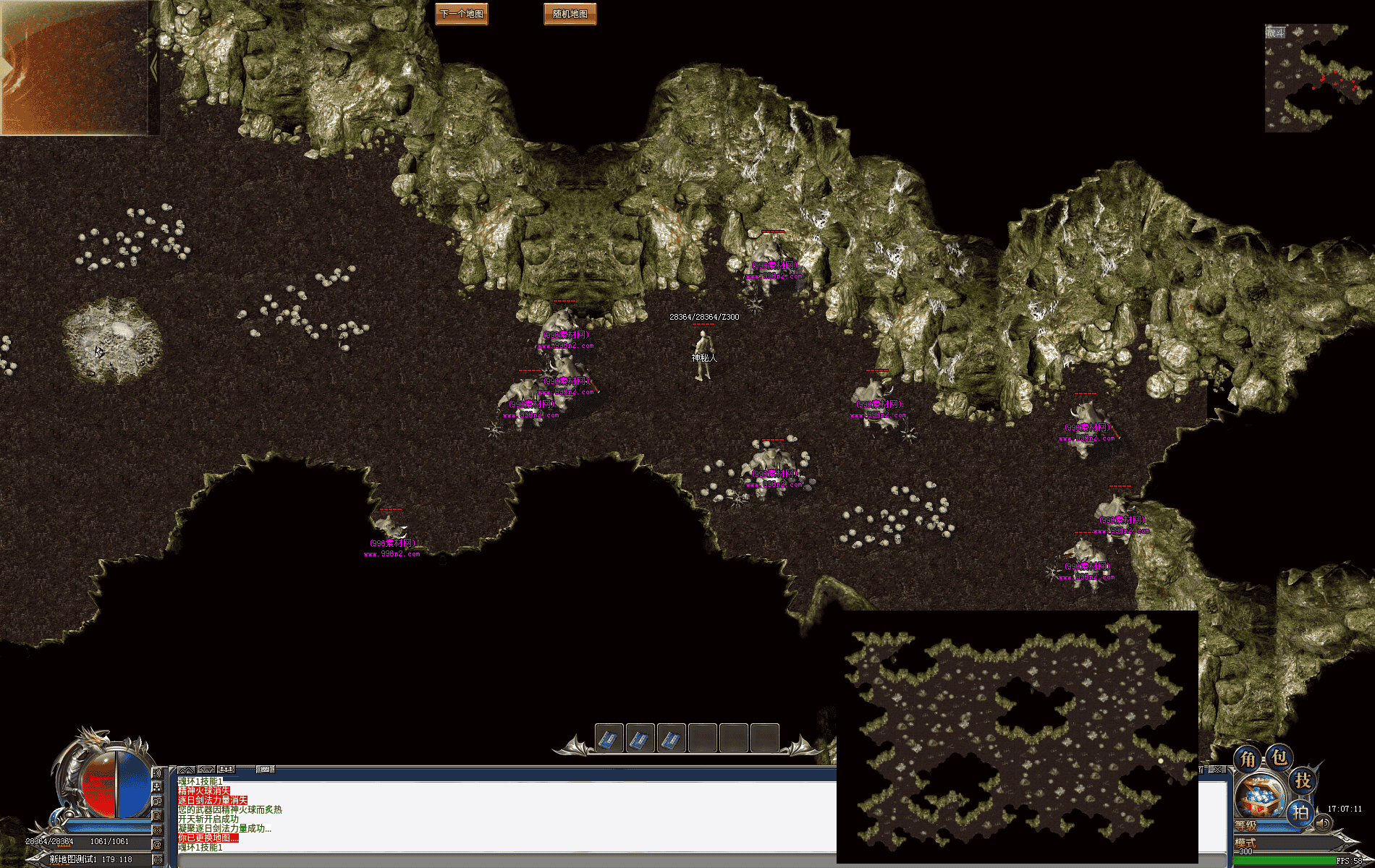Click the large cave map overview panel

pyautogui.click(x=1017, y=736)
